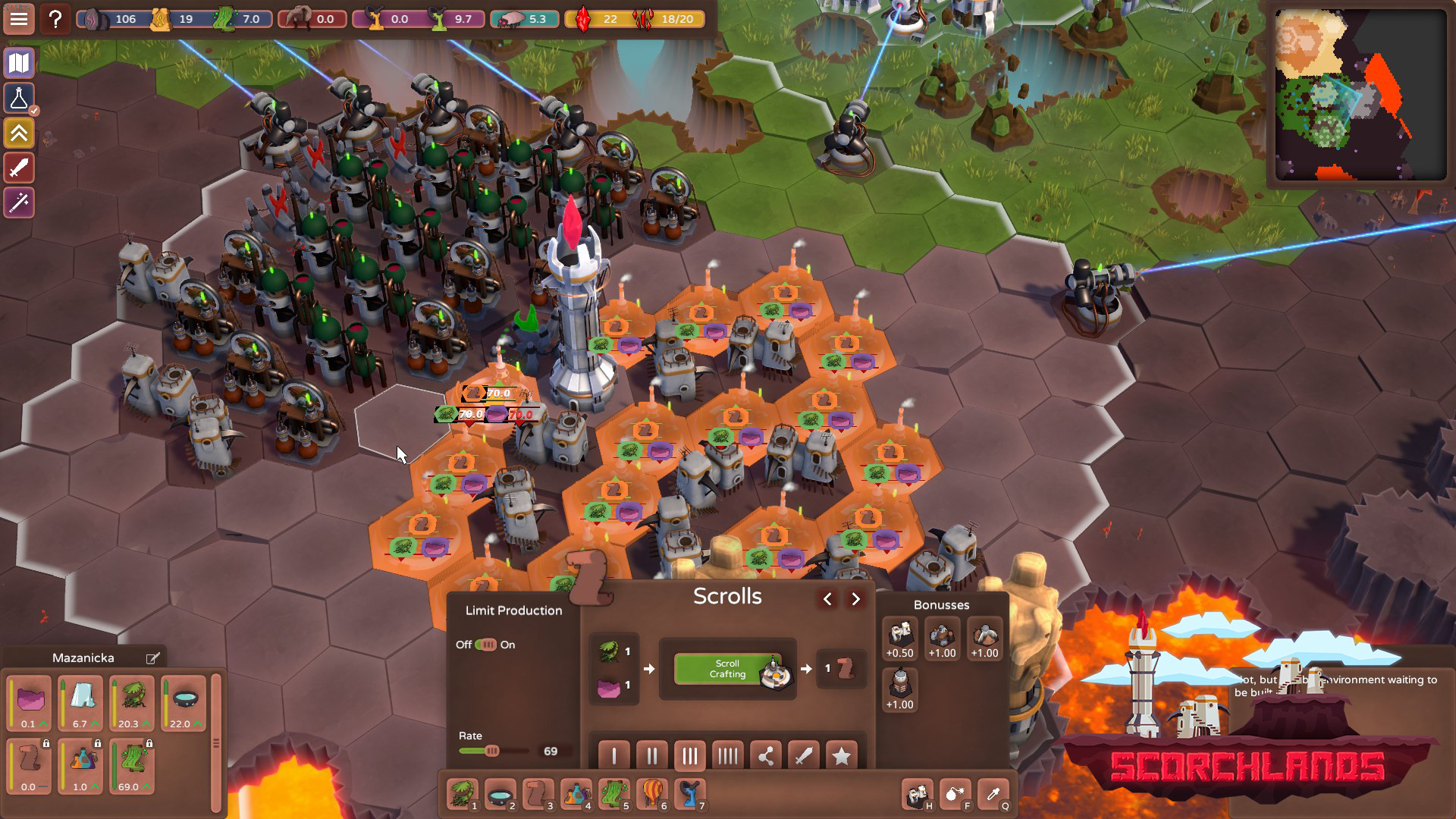The width and height of the screenshot is (1456, 819).
Task: Open the world map panel
Action: (x=18, y=63)
